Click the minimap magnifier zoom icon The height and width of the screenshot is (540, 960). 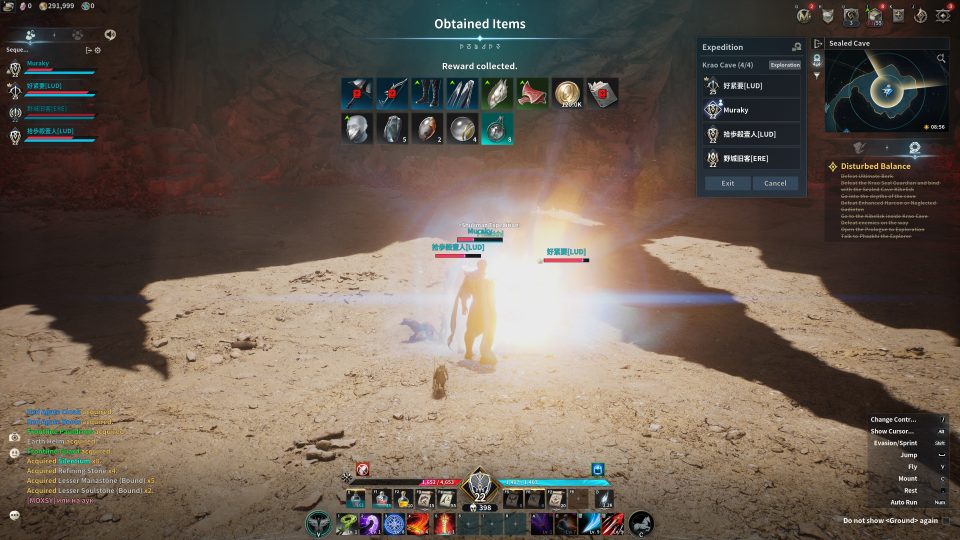pos(941,59)
